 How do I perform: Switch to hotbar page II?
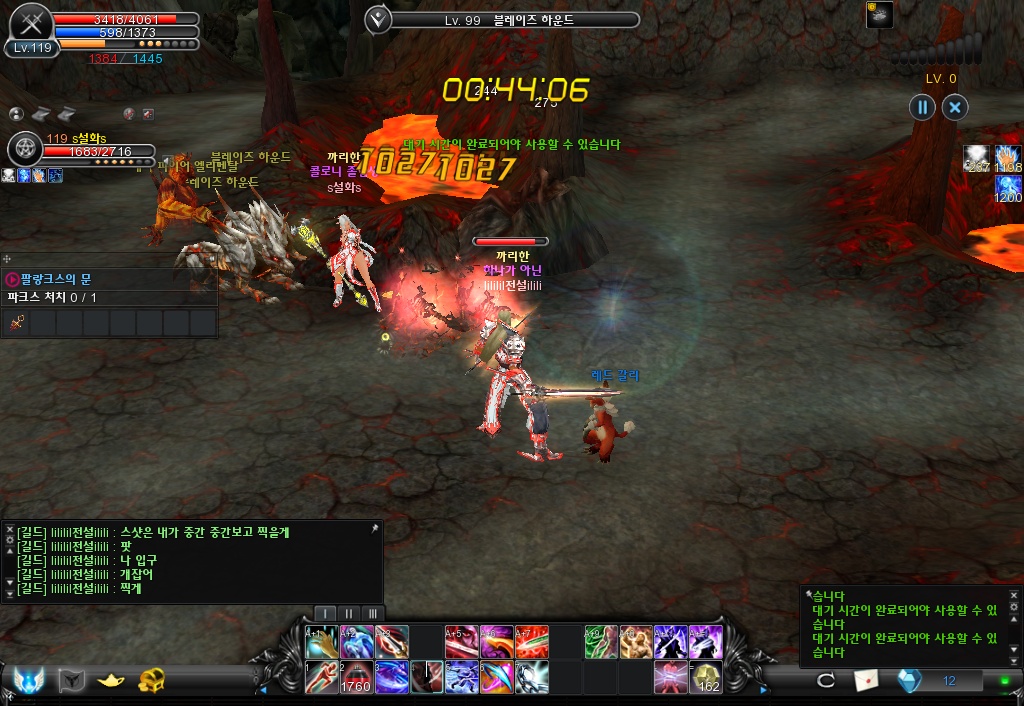pos(349,613)
